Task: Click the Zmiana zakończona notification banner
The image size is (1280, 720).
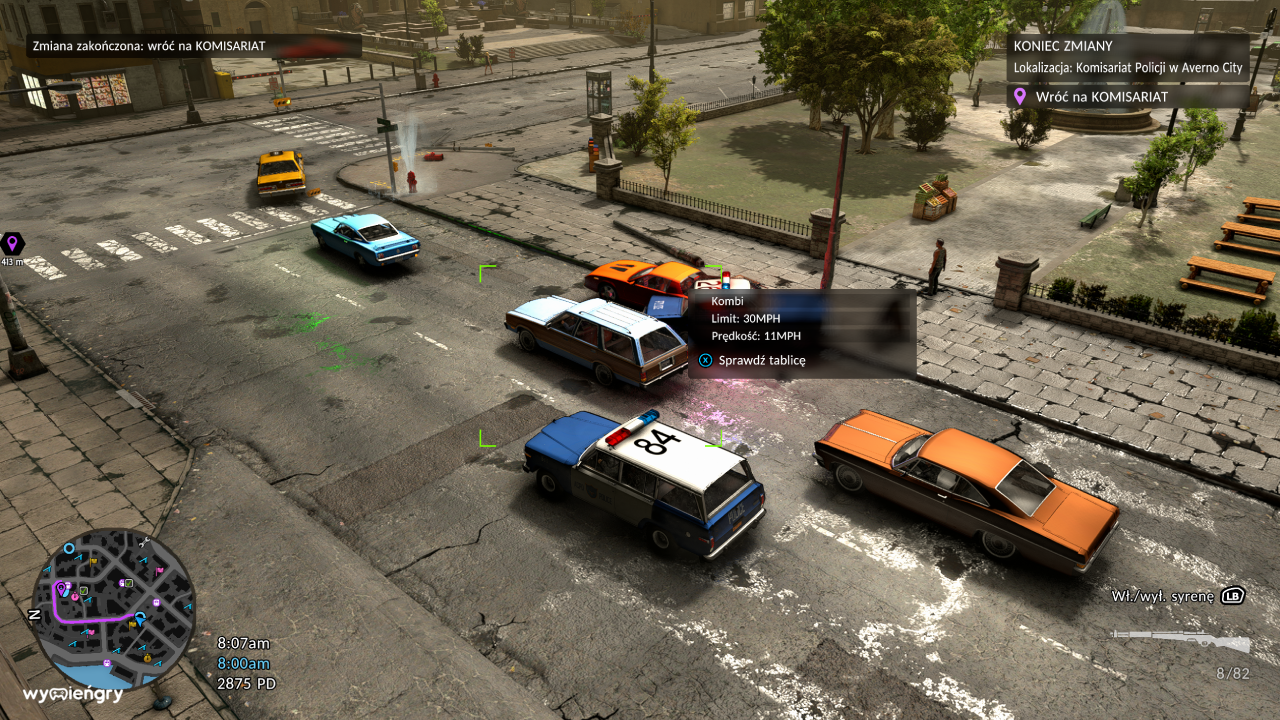Action: pos(150,45)
